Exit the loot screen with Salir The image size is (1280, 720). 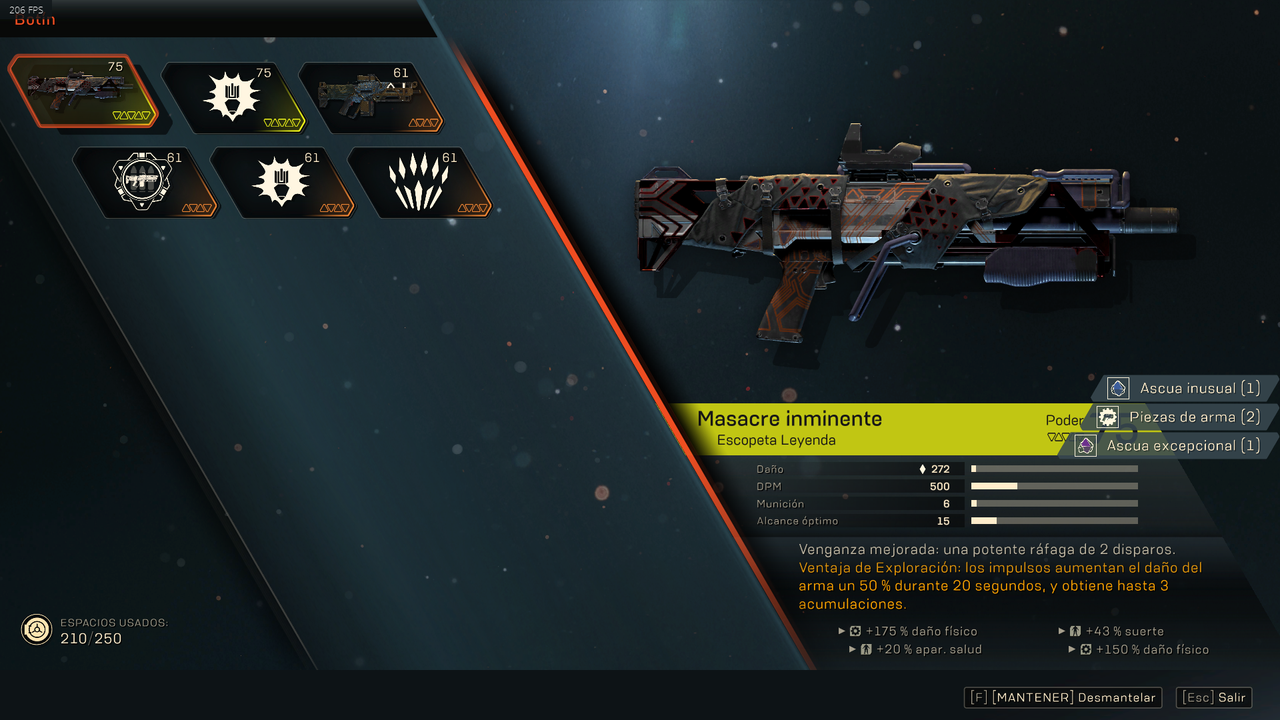tap(1214, 698)
